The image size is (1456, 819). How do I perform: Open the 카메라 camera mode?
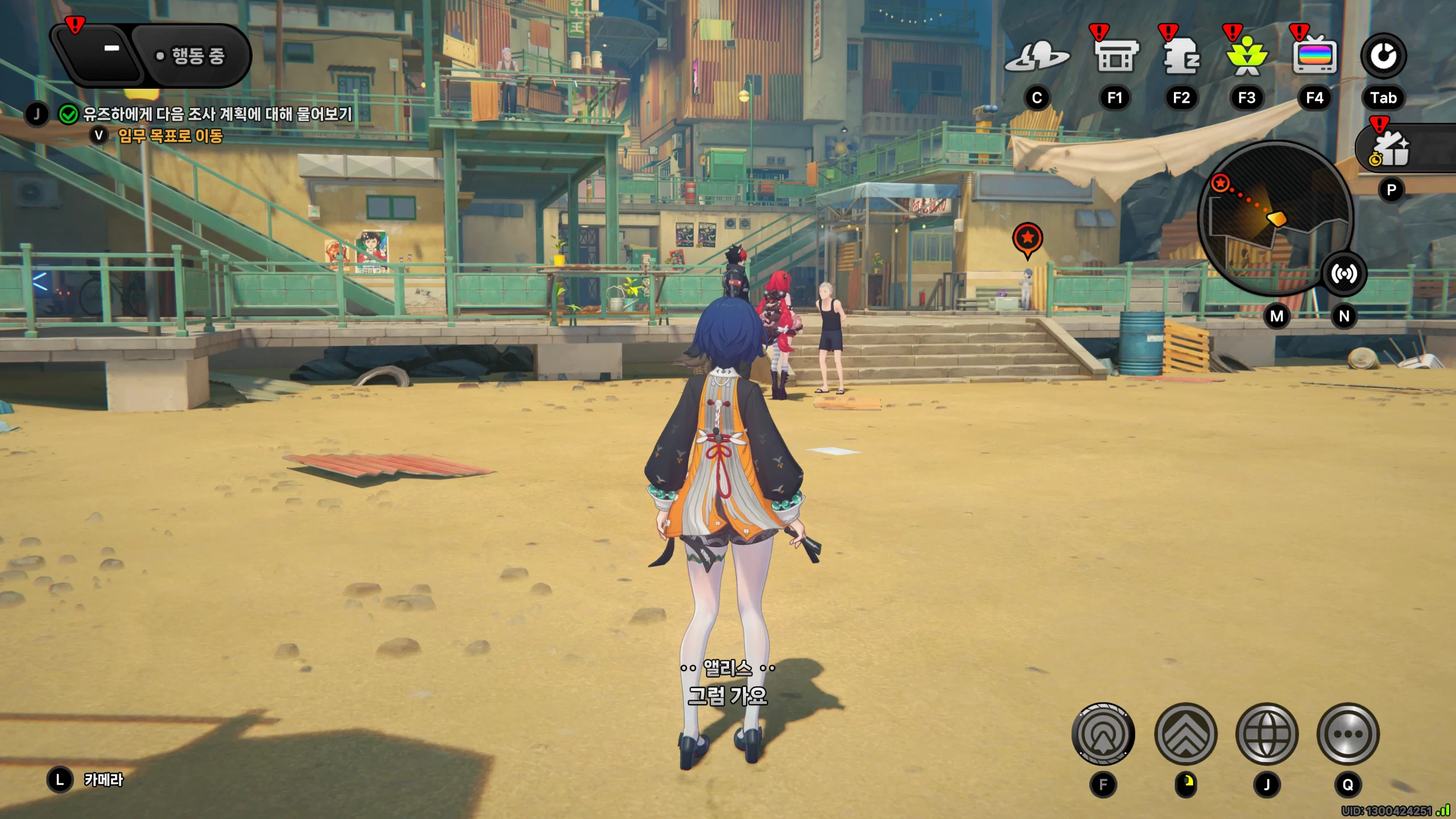103,780
